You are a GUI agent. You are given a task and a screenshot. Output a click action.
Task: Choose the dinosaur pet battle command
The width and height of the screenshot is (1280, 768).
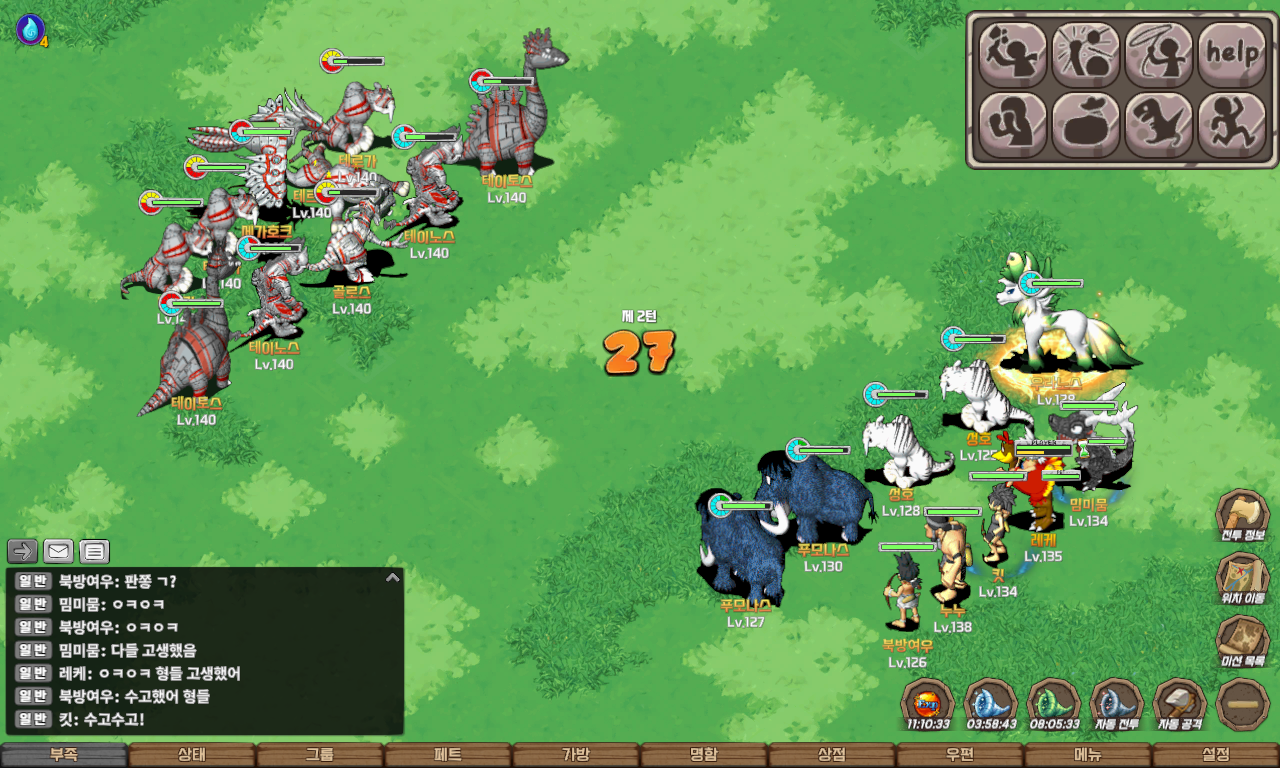(x=1159, y=125)
